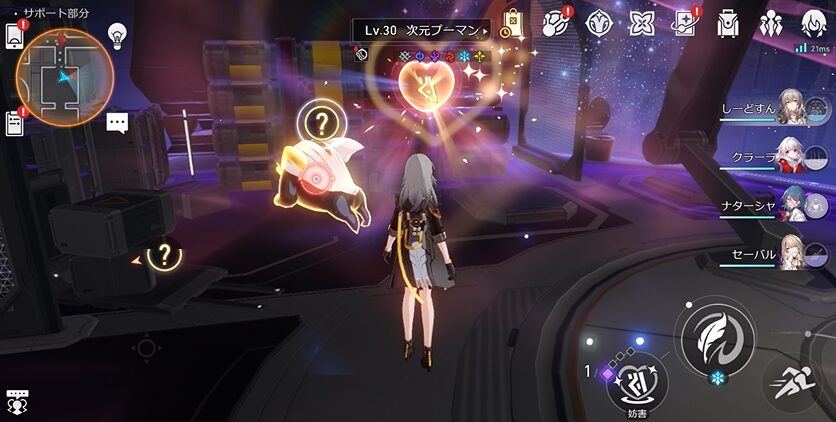Viewport: 836px width, 422px height.
Task: Switch to party member ナターシャ
Action: coord(790,206)
